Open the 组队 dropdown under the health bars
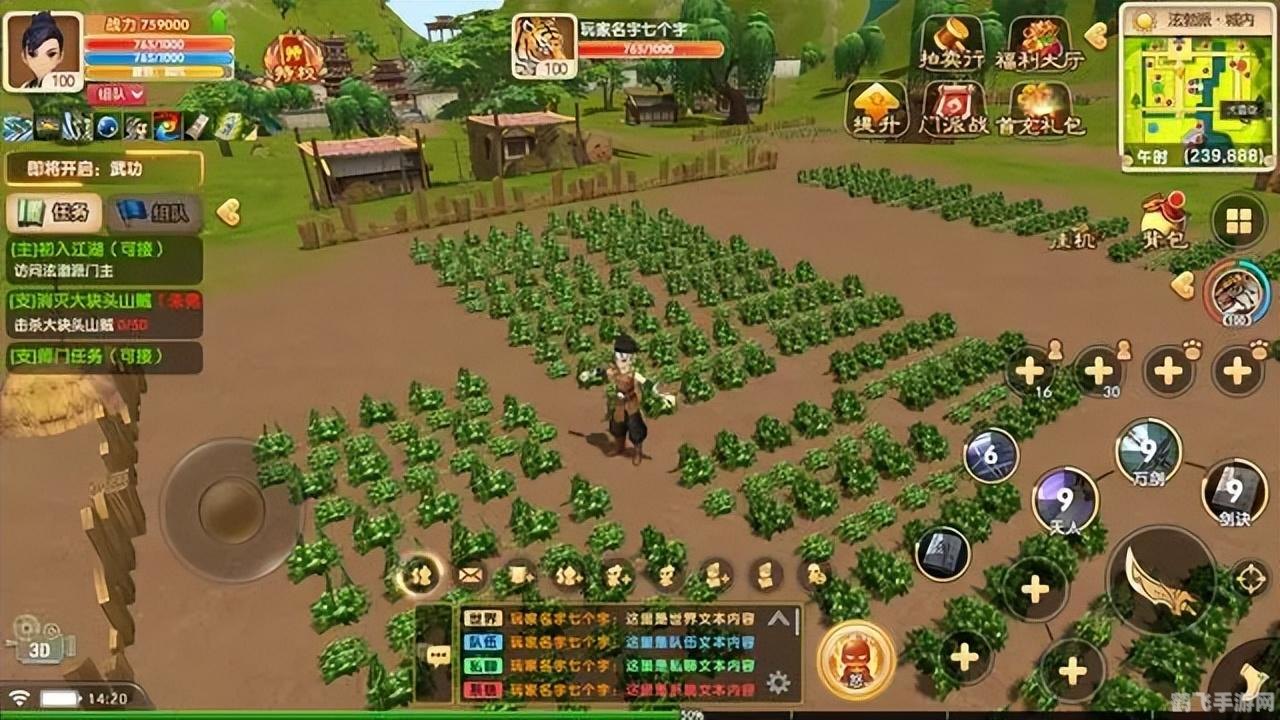The width and height of the screenshot is (1280, 720). coord(117,95)
